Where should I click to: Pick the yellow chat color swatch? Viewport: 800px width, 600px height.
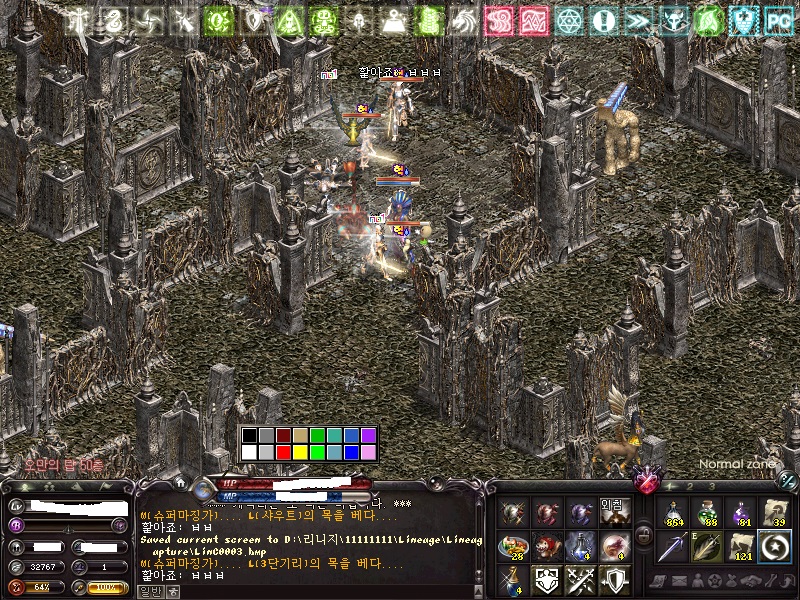[x=300, y=452]
